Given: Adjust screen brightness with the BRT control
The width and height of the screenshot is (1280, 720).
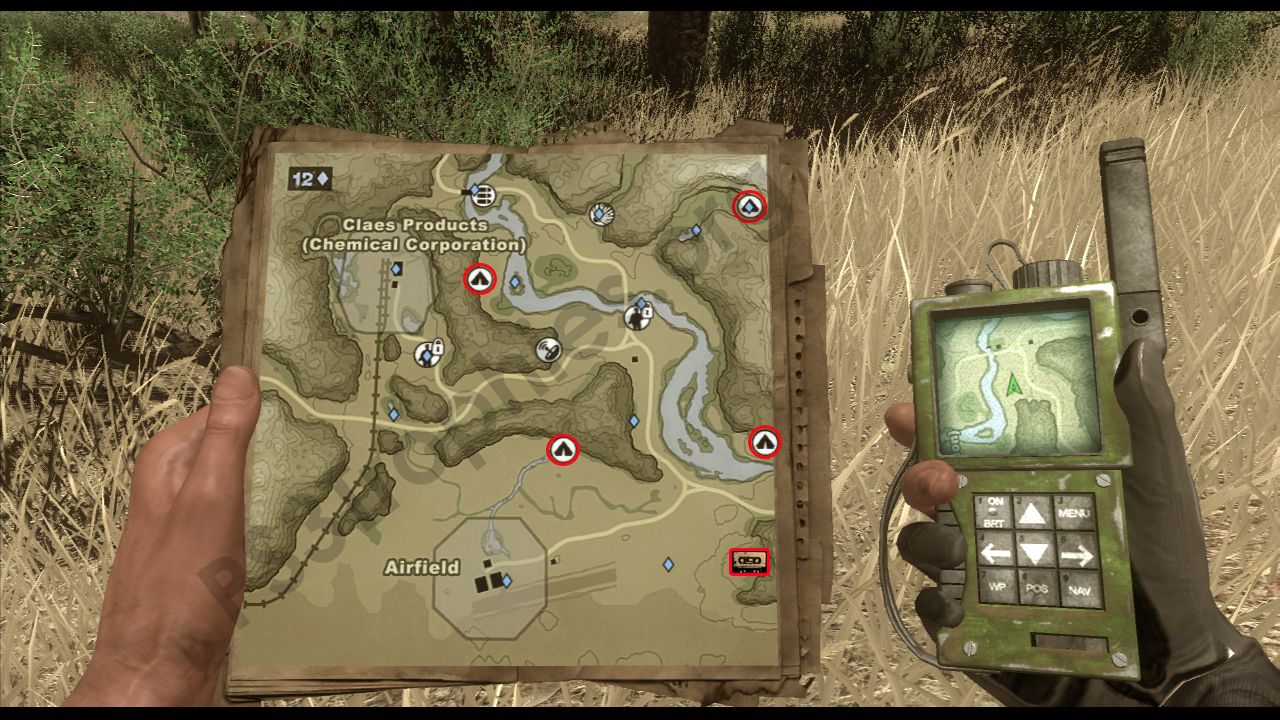Looking at the screenshot, I should pos(995,524).
